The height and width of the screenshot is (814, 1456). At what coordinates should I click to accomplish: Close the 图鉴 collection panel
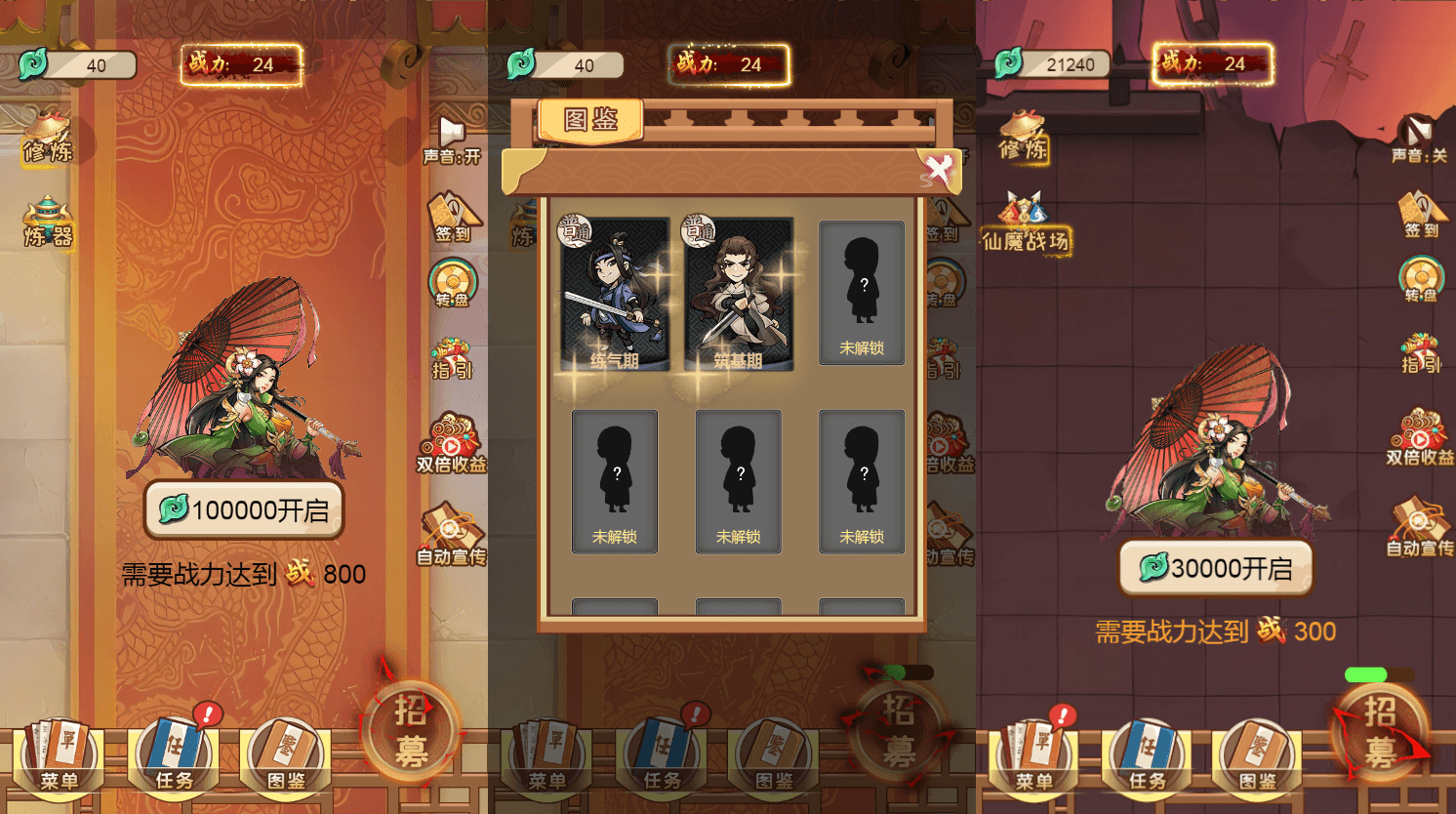[940, 168]
